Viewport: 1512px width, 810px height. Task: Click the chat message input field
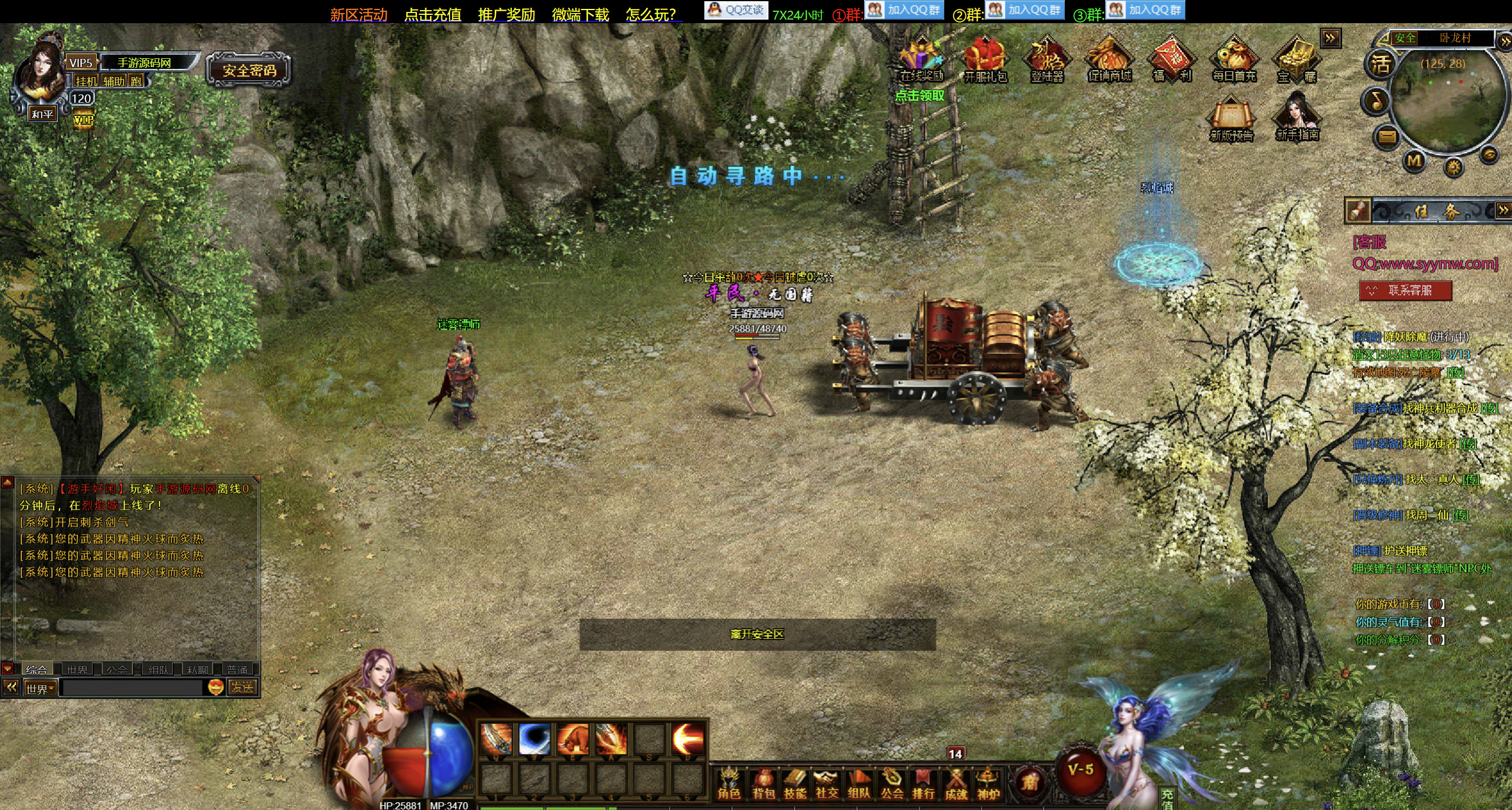[x=132, y=688]
